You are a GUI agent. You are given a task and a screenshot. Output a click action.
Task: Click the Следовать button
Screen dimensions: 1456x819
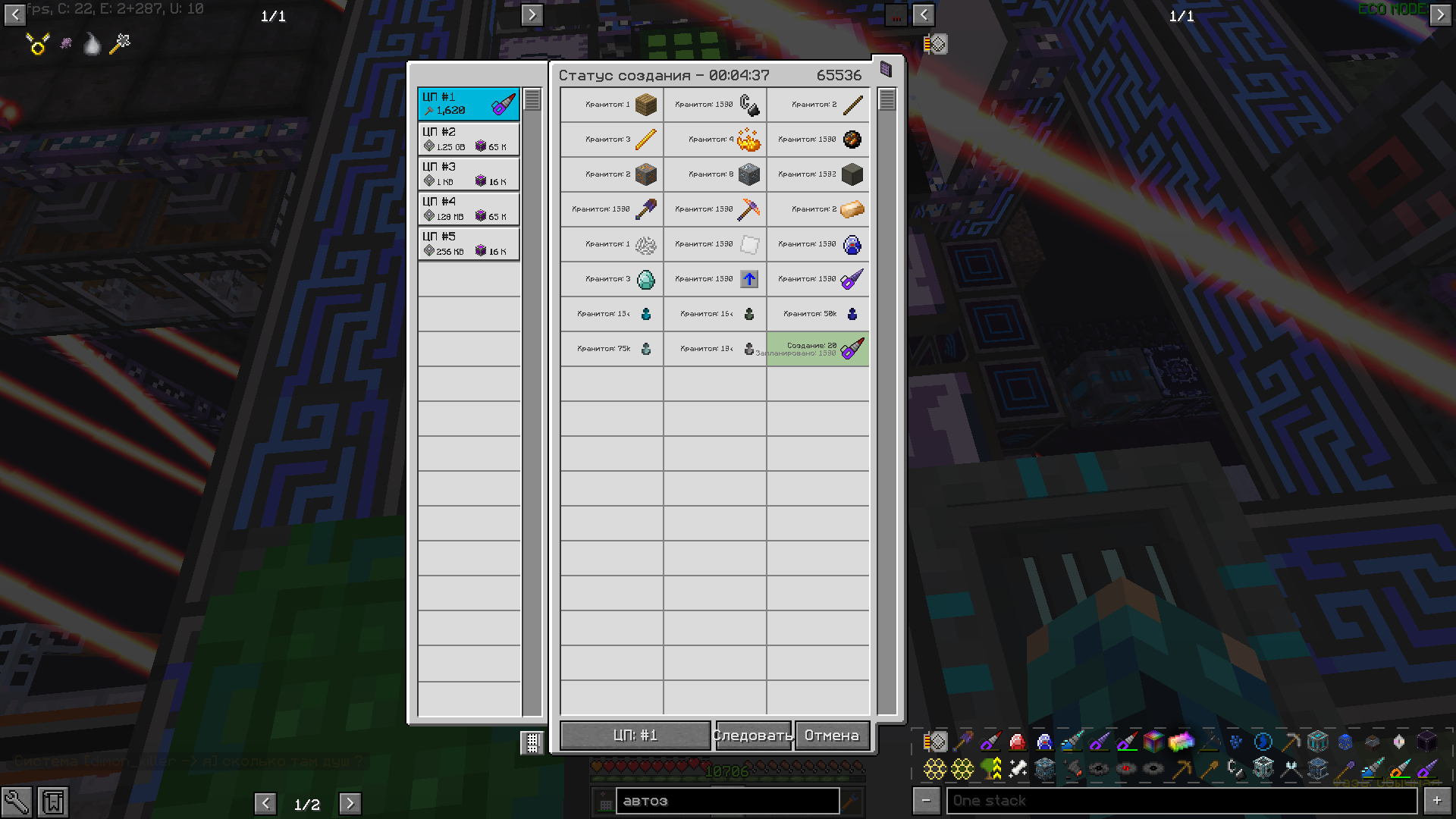[752, 736]
